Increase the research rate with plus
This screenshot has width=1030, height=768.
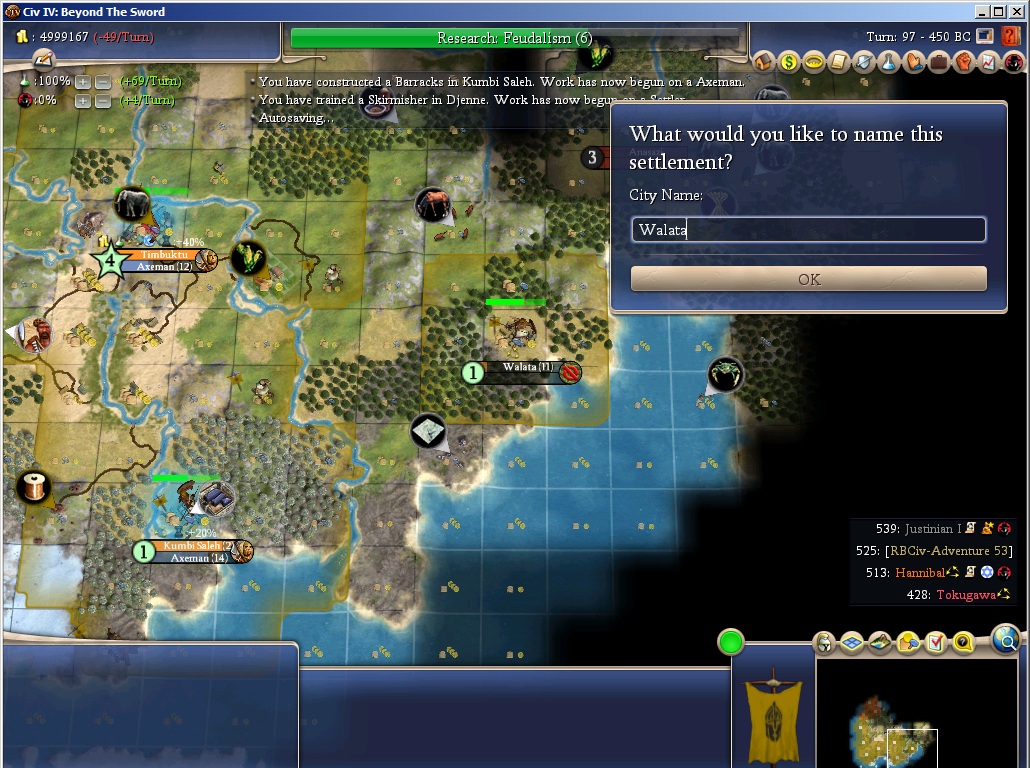83,81
